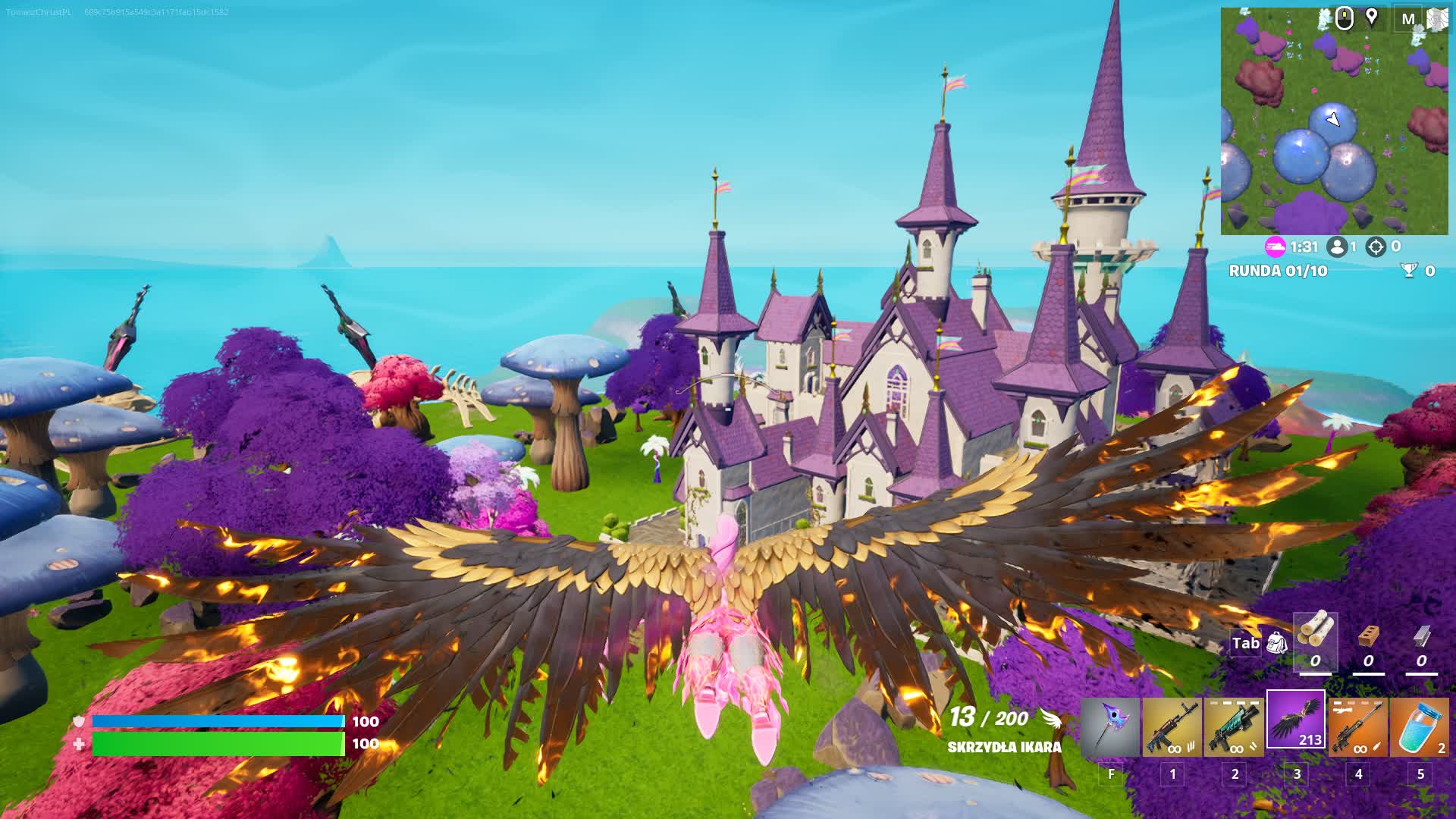Image resolution: width=1456 pixels, height=819 pixels.
Task: Equip the sniper rifle in slot 4
Action: pyautogui.click(x=1358, y=727)
